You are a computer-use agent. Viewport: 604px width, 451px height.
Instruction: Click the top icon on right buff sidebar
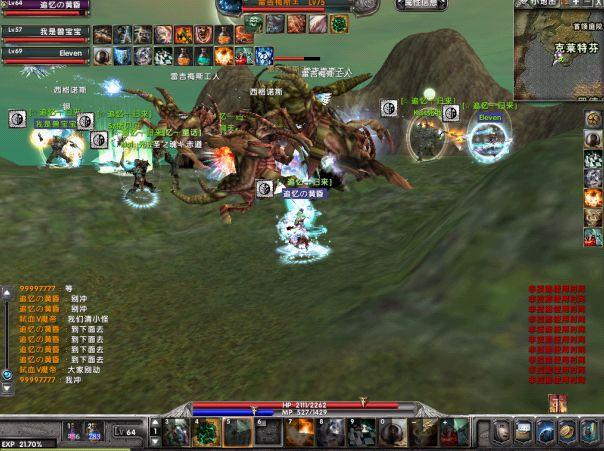click(x=592, y=120)
